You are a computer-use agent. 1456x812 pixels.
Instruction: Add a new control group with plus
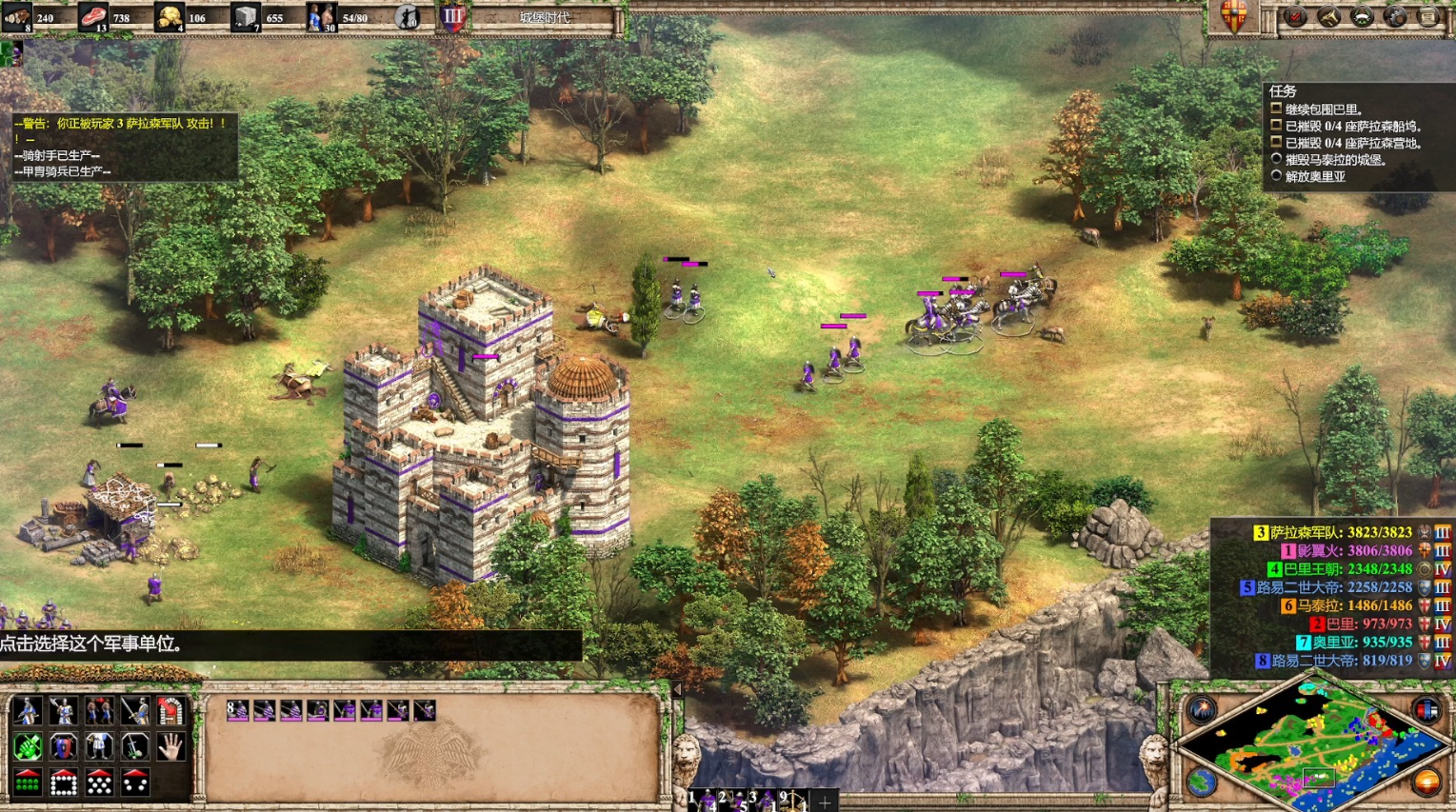point(825,802)
